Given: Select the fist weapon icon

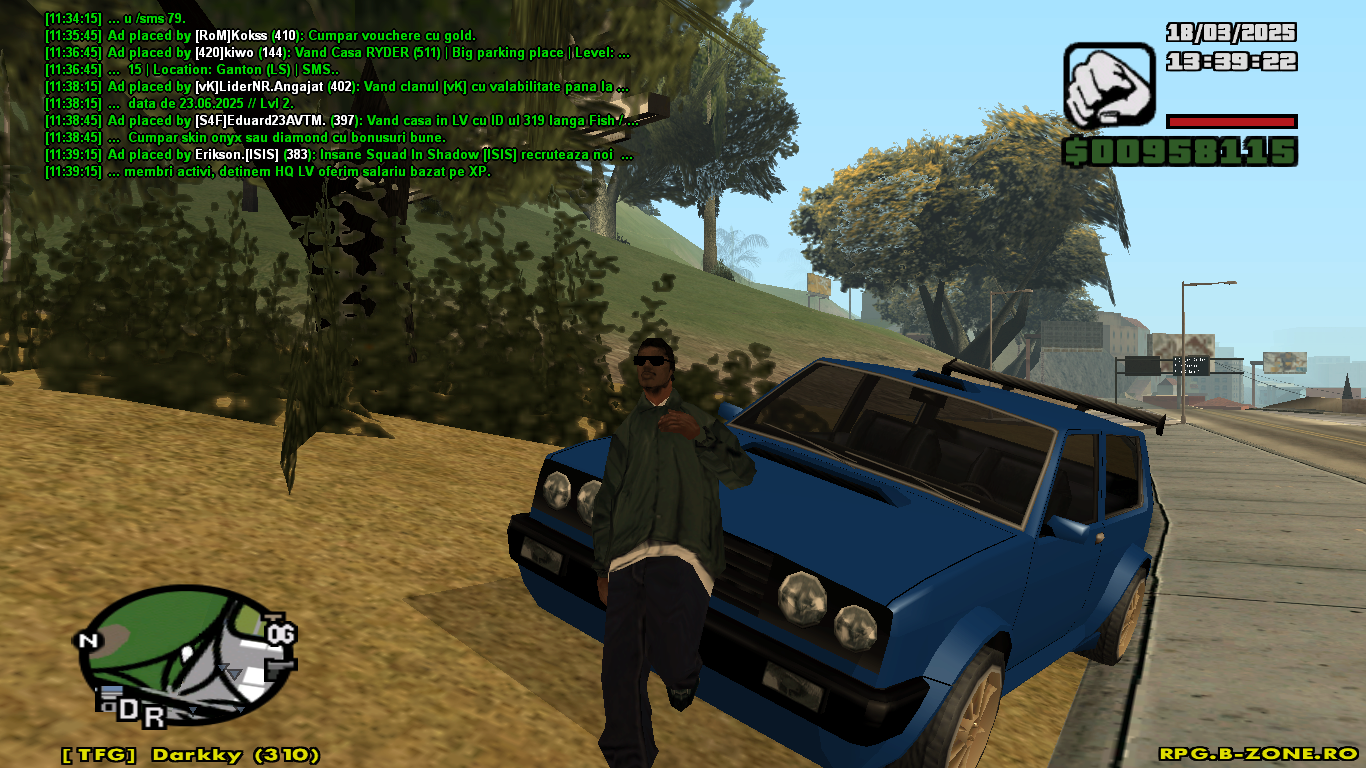Looking at the screenshot, I should point(1109,84).
